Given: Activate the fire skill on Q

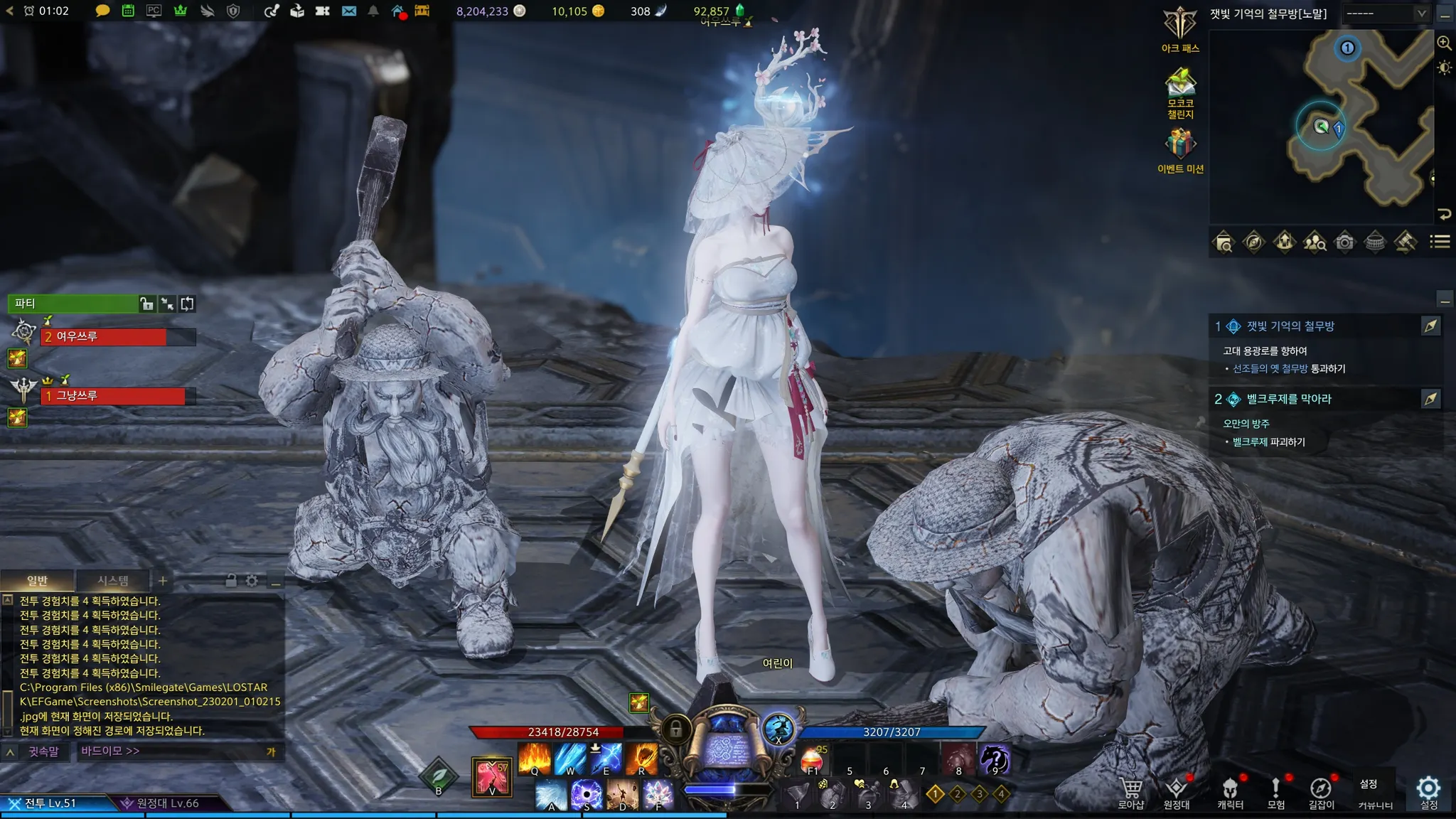Looking at the screenshot, I should (535, 759).
